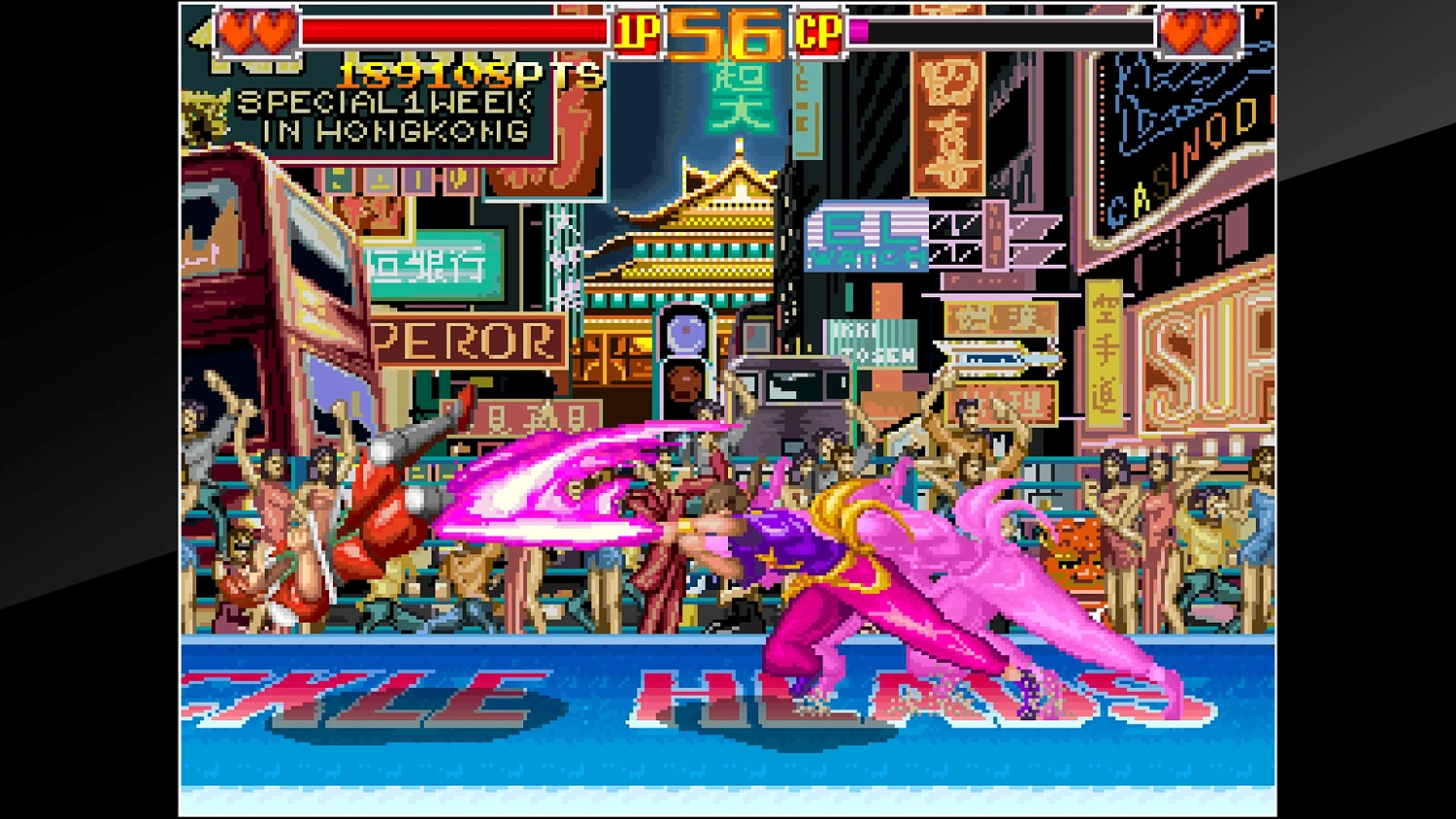Image resolution: width=1456 pixels, height=819 pixels.
Task: Expand the EL WATCH neon sign
Action: coord(869,238)
